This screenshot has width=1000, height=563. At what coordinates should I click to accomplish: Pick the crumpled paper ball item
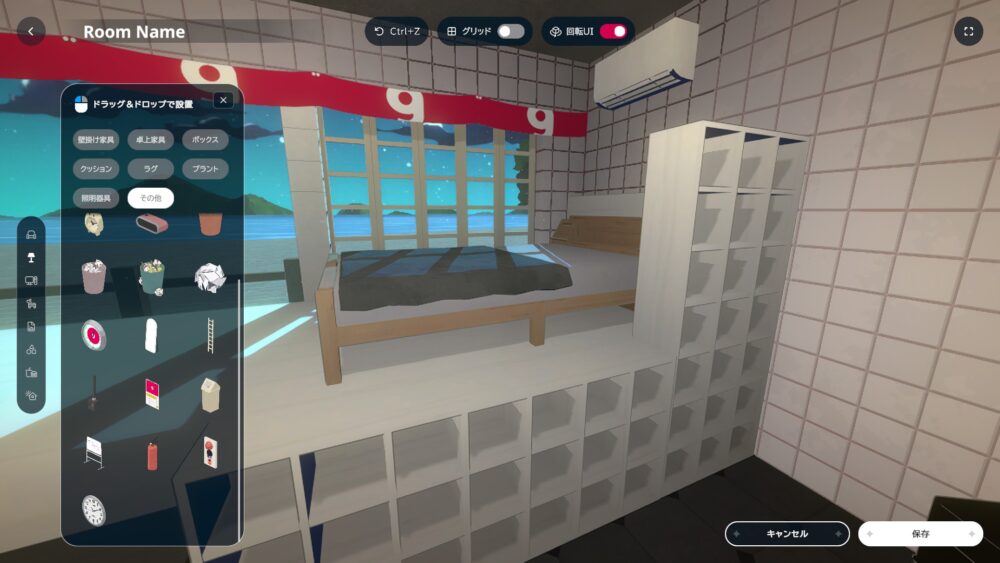pyautogui.click(x=208, y=277)
